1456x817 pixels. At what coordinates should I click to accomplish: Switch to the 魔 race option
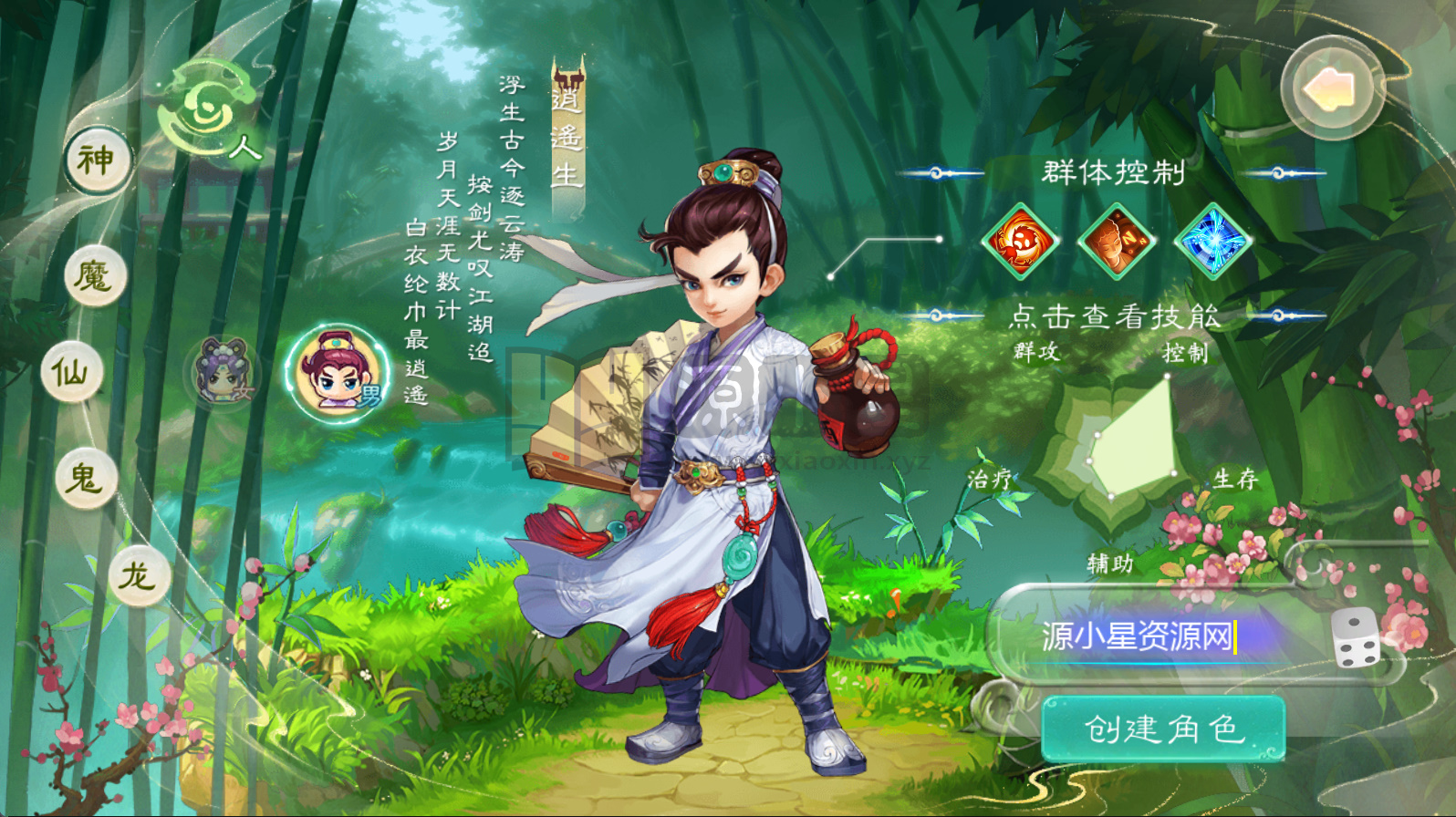point(97,274)
